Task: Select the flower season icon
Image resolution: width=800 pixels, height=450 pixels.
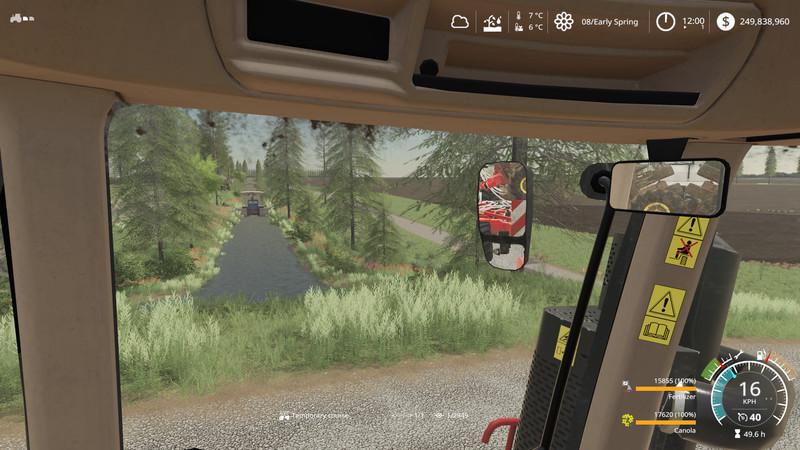Action: [x=564, y=21]
